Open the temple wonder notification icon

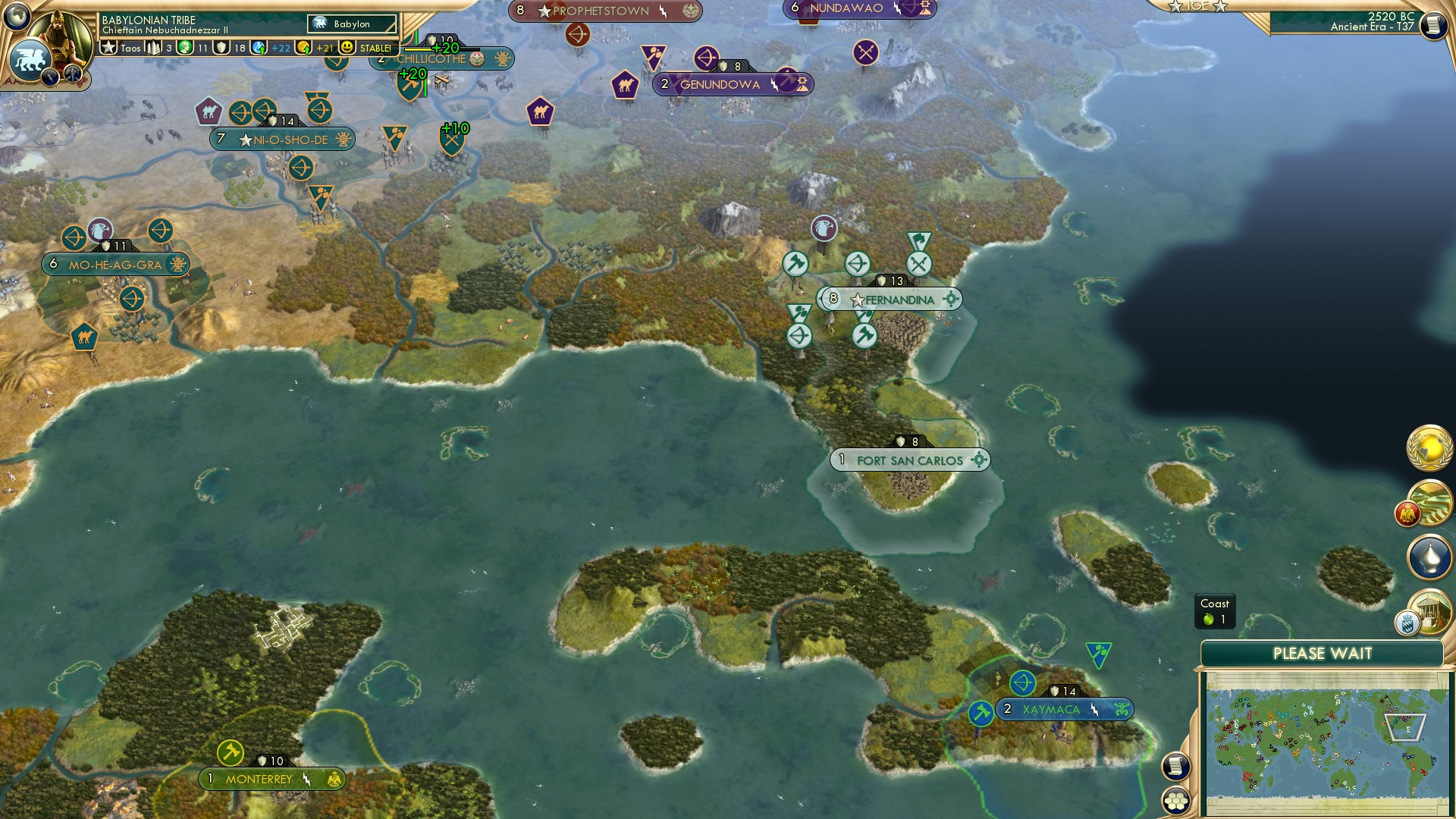click(1432, 610)
